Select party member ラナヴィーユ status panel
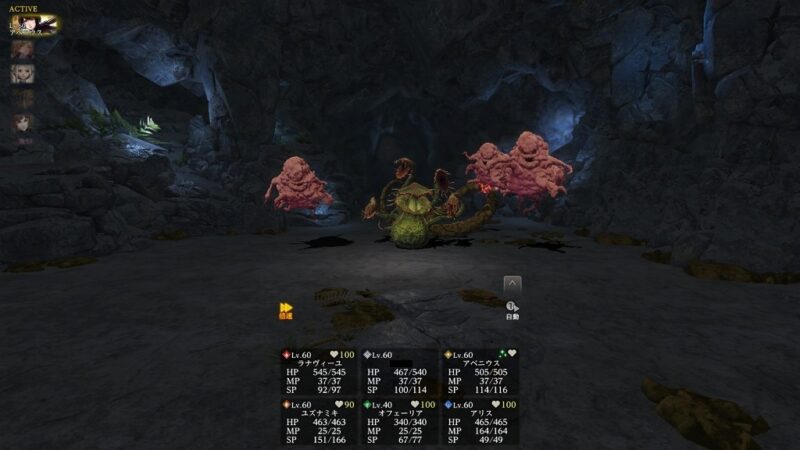 (319, 371)
